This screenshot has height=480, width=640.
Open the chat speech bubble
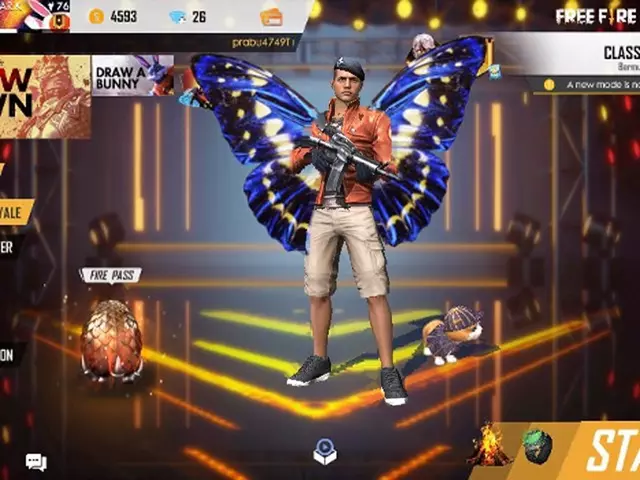[36, 462]
